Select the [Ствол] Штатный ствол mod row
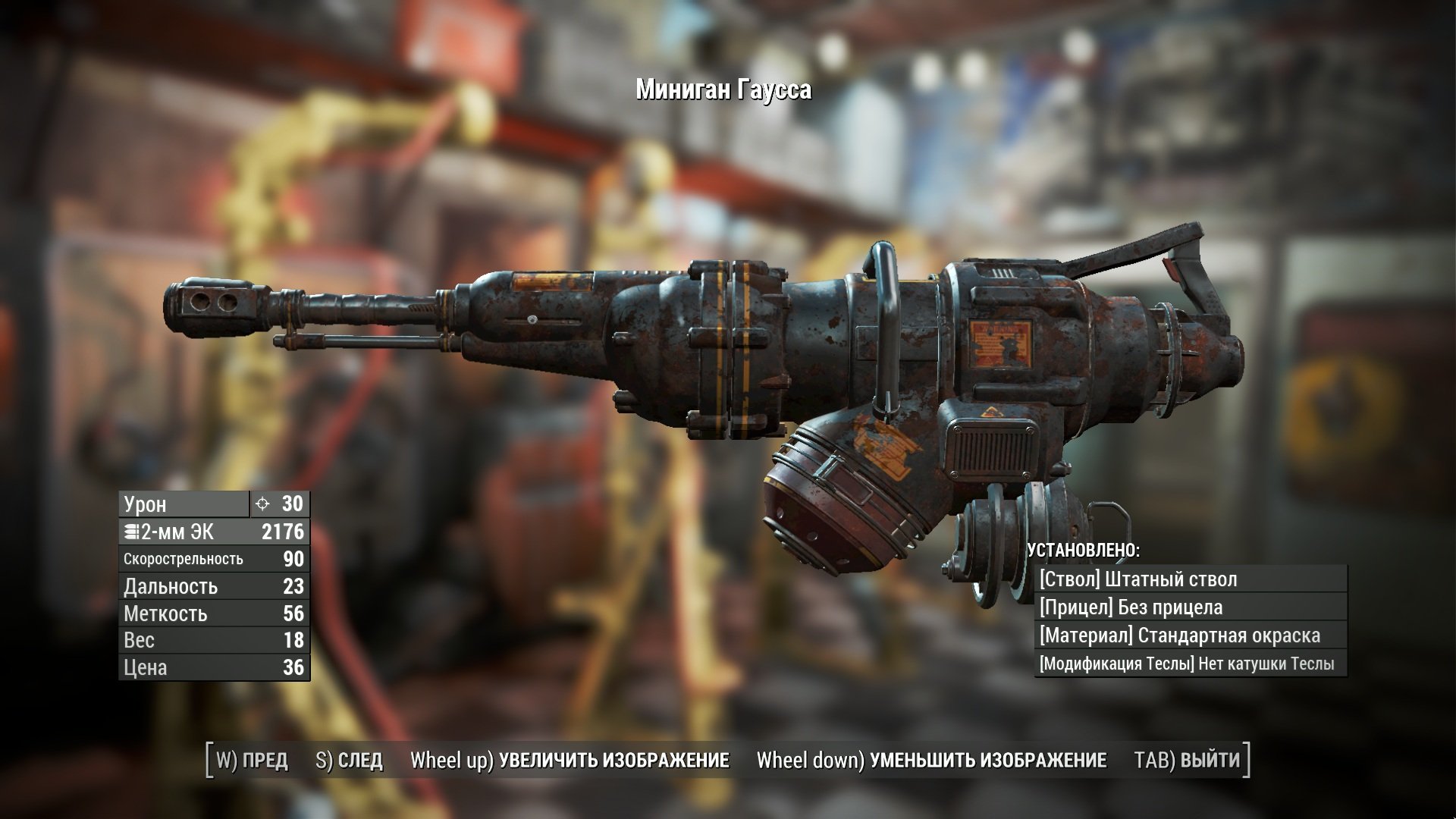The image size is (1456, 819). click(1190, 579)
